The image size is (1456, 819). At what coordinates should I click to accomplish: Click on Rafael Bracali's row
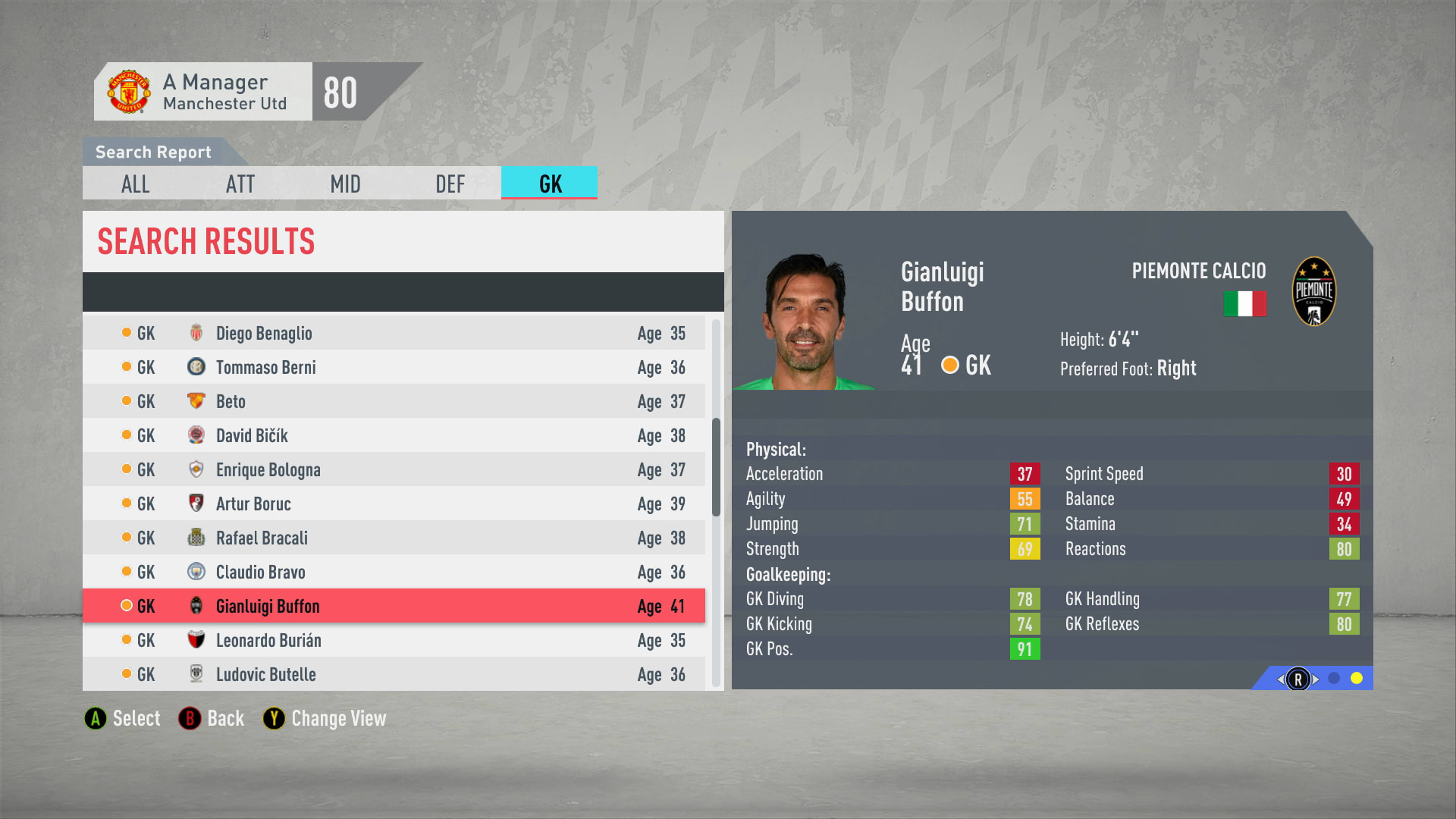[x=394, y=538]
